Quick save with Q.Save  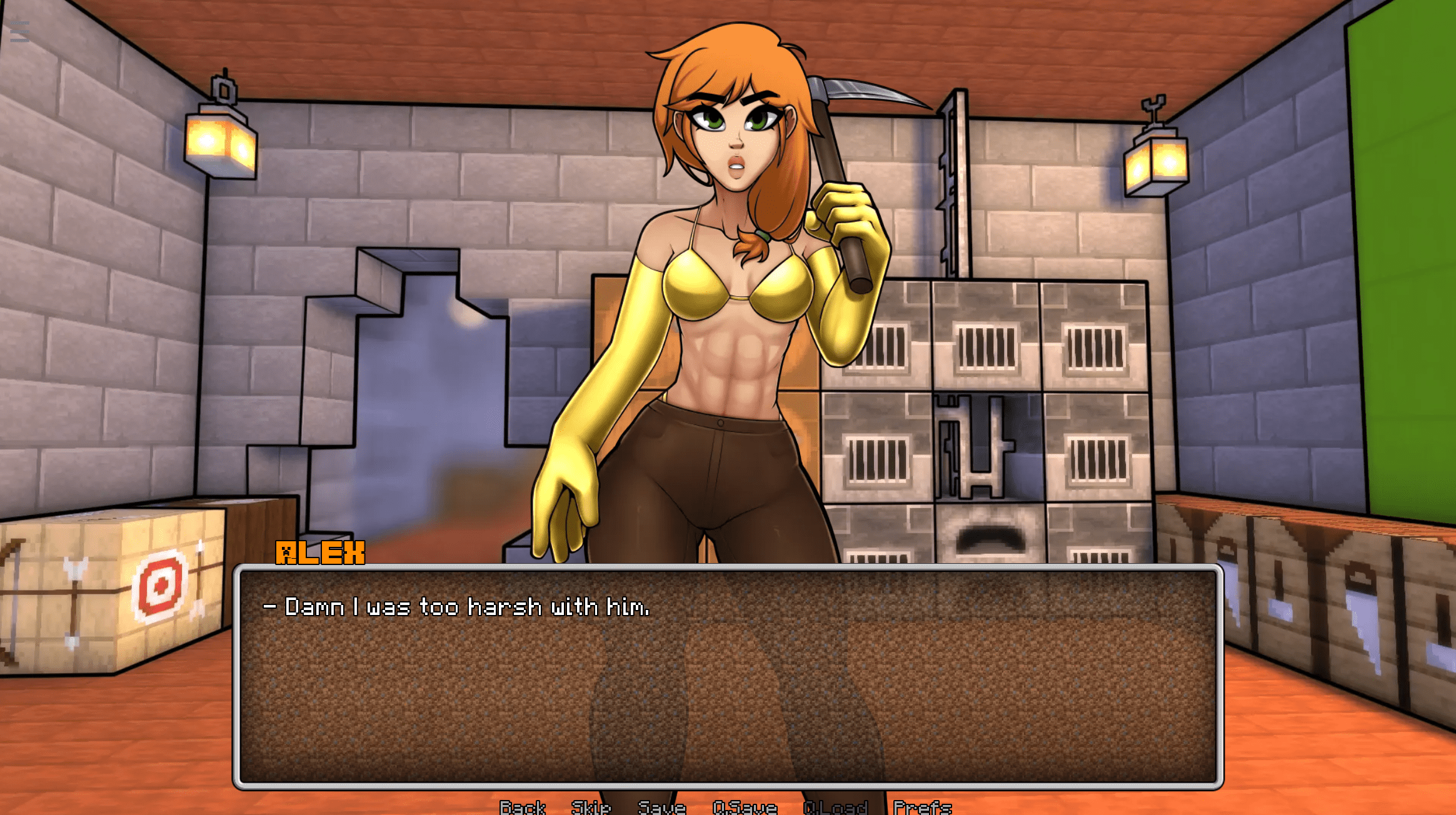[x=745, y=807]
